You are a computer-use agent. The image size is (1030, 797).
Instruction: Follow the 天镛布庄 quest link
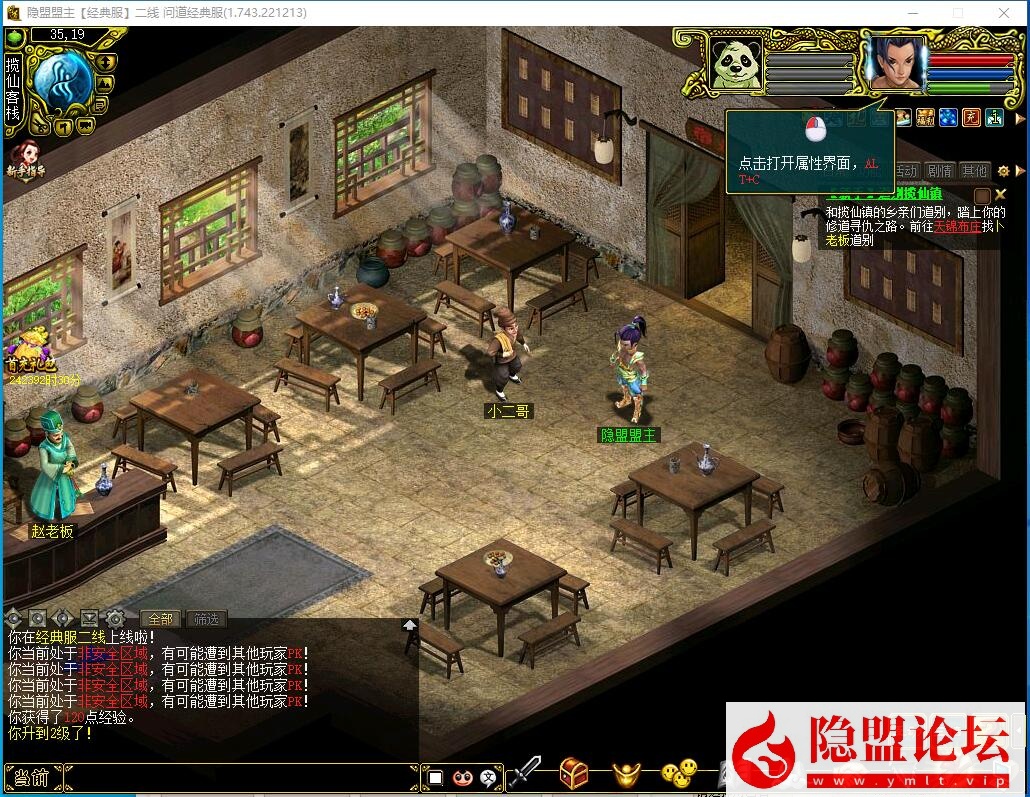click(x=957, y=227)
